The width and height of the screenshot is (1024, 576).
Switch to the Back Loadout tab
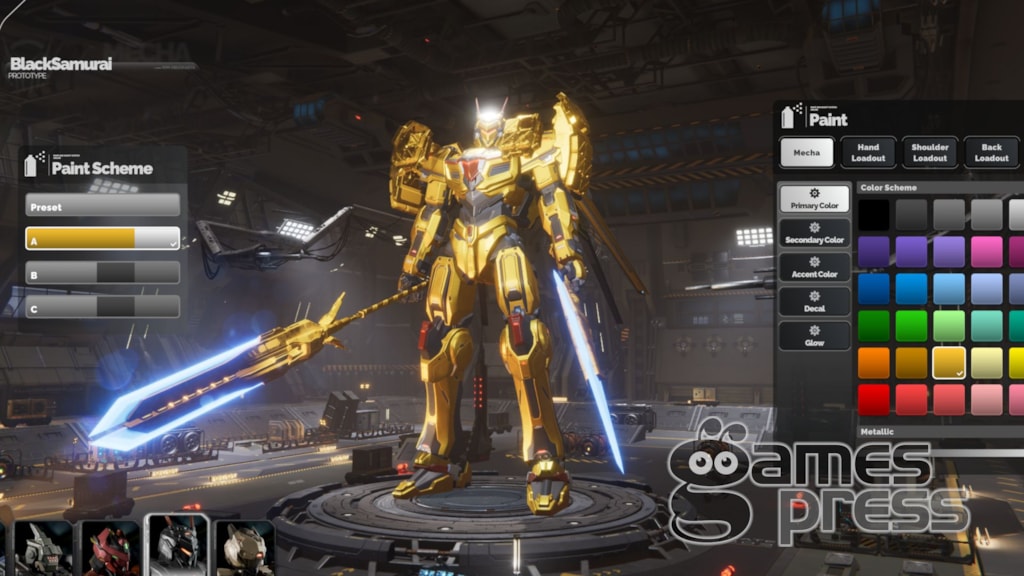(991, 152)
